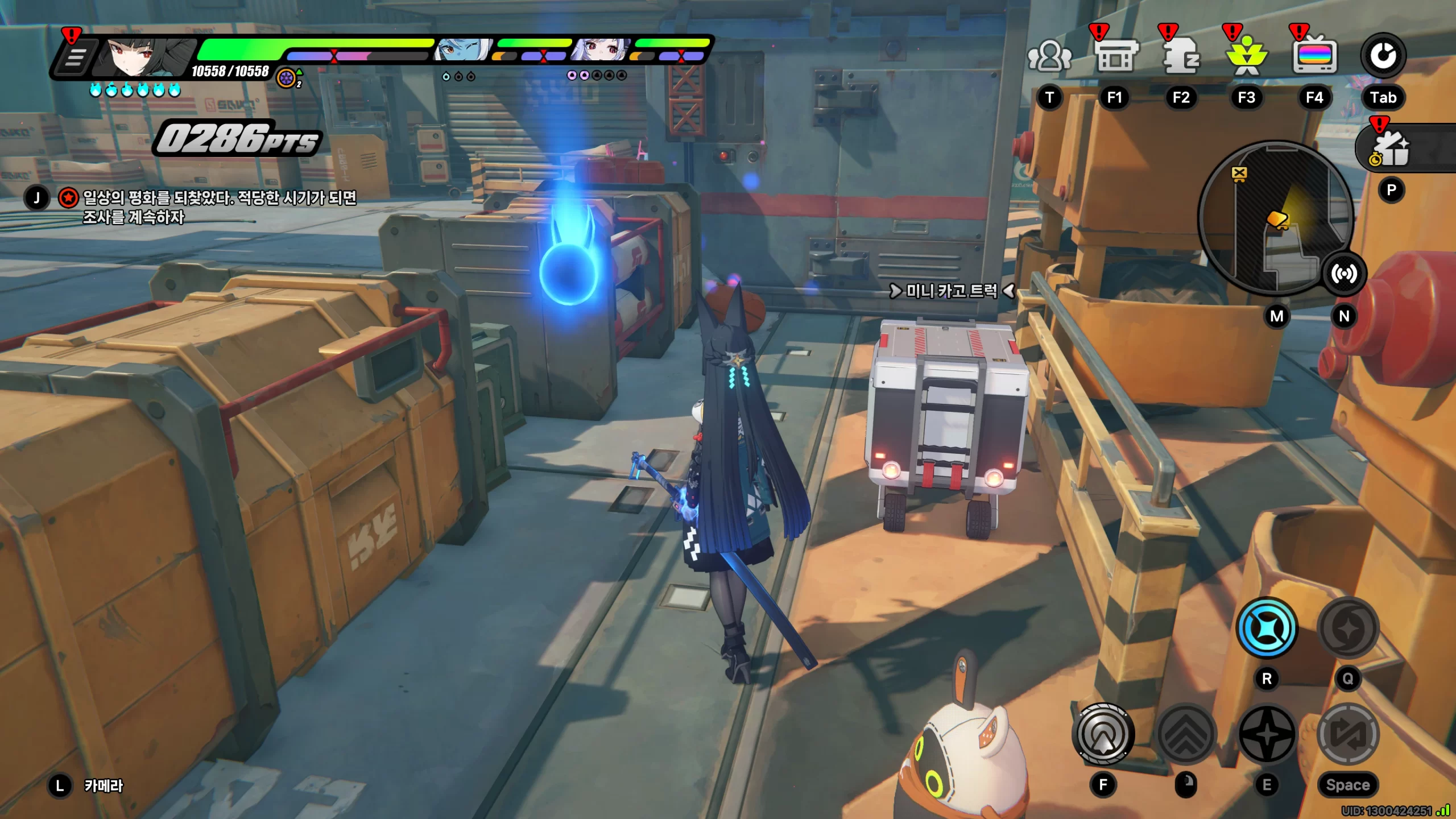Open the friends group icon

pos(1049,57)
